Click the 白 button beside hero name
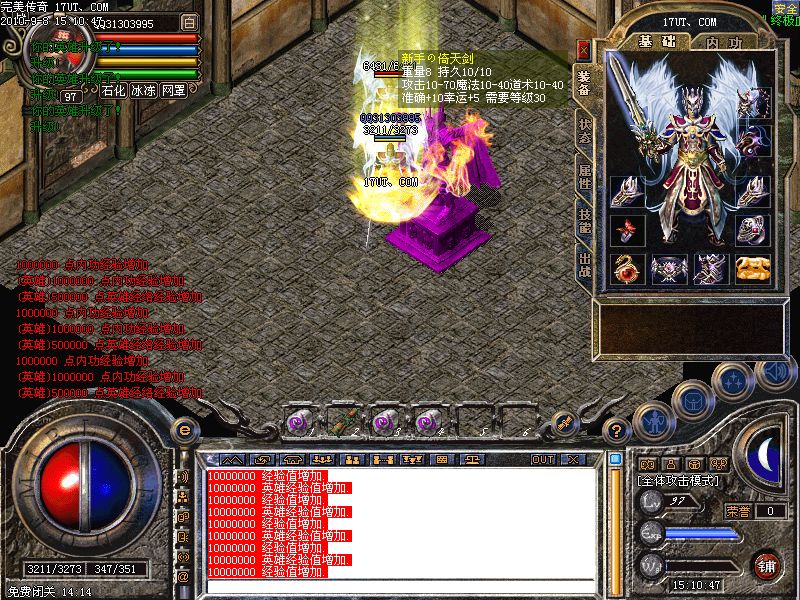The width and height of the screenshot is (800, 600). pyautogui.click(x=190, y=21)
